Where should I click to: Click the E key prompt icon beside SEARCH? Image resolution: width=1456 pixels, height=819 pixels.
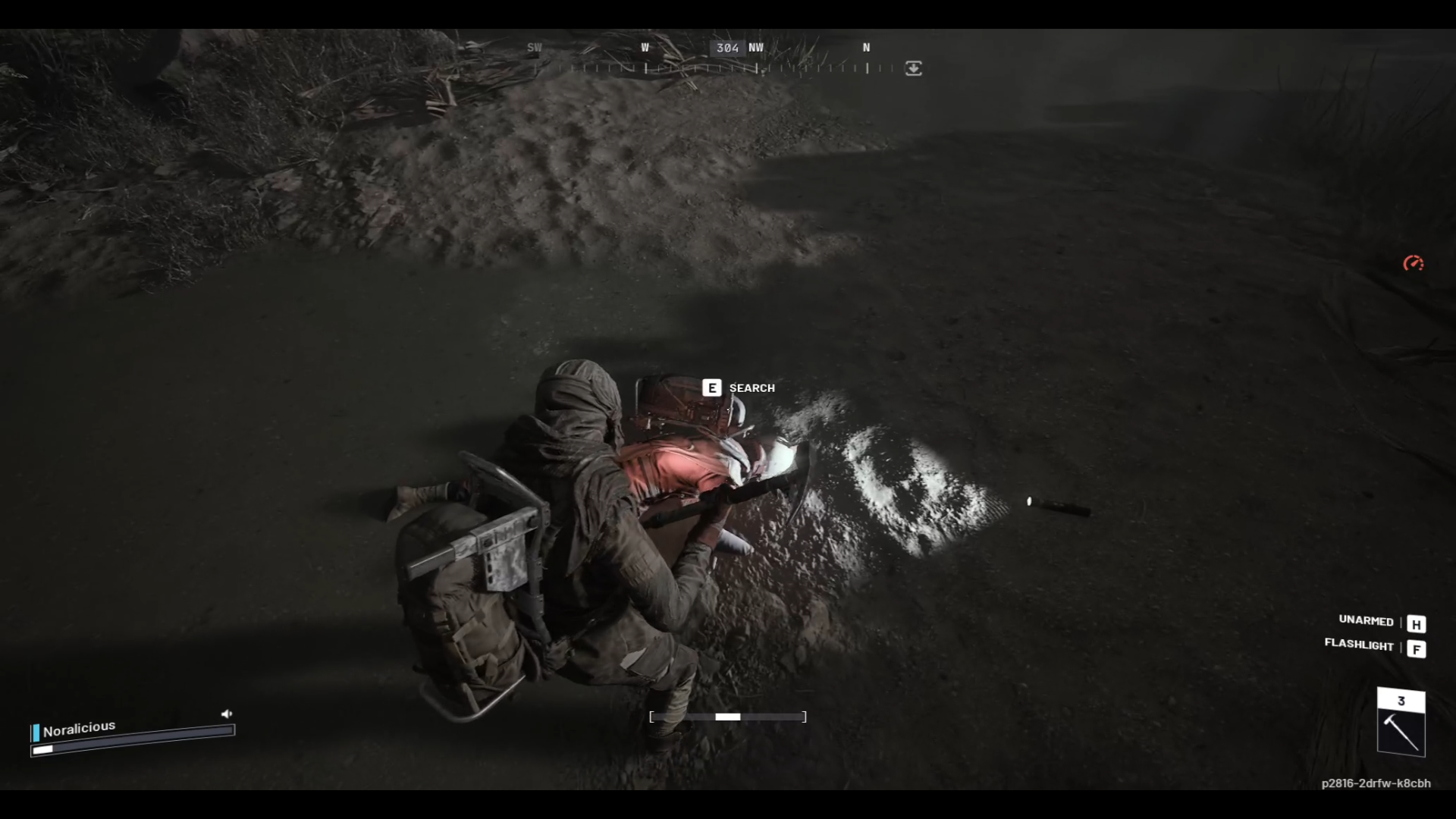(711, 388)
